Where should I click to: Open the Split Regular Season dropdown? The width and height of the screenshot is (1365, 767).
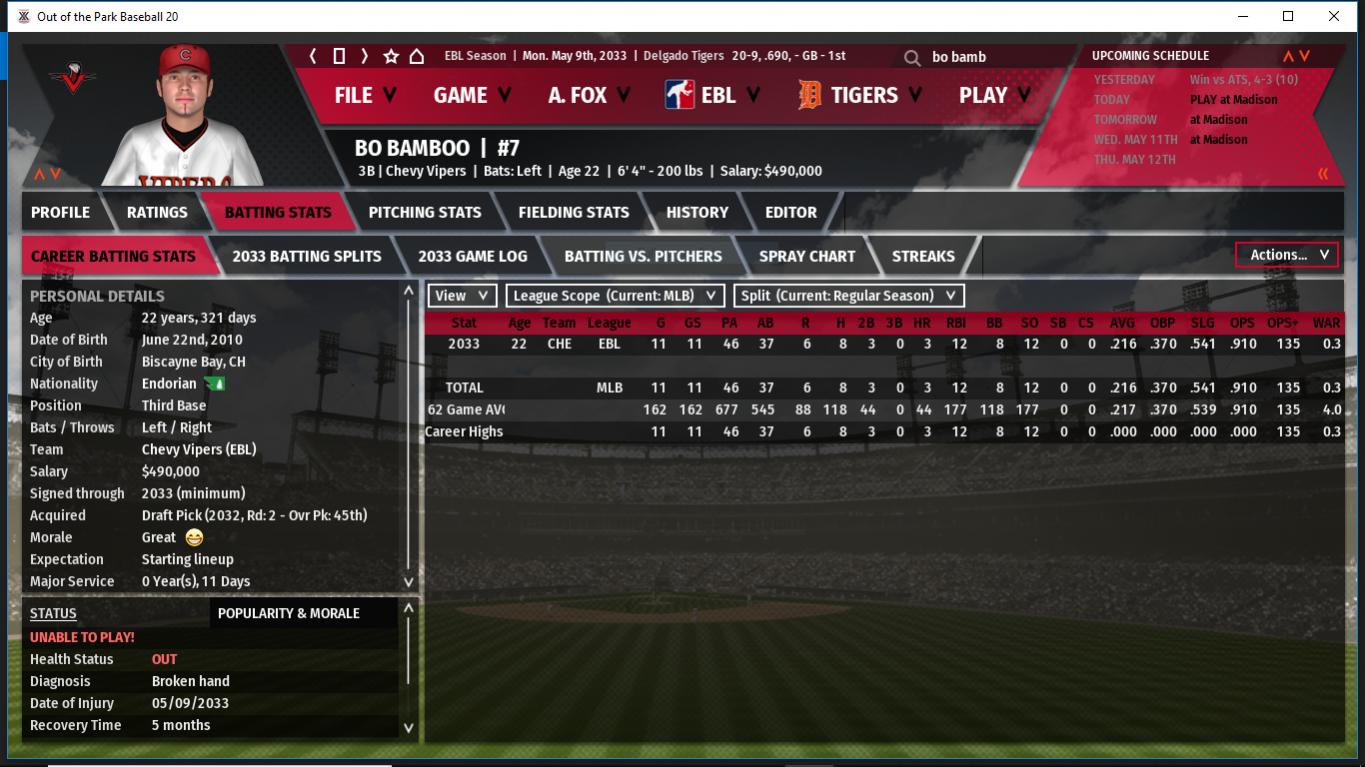[849, 296]
